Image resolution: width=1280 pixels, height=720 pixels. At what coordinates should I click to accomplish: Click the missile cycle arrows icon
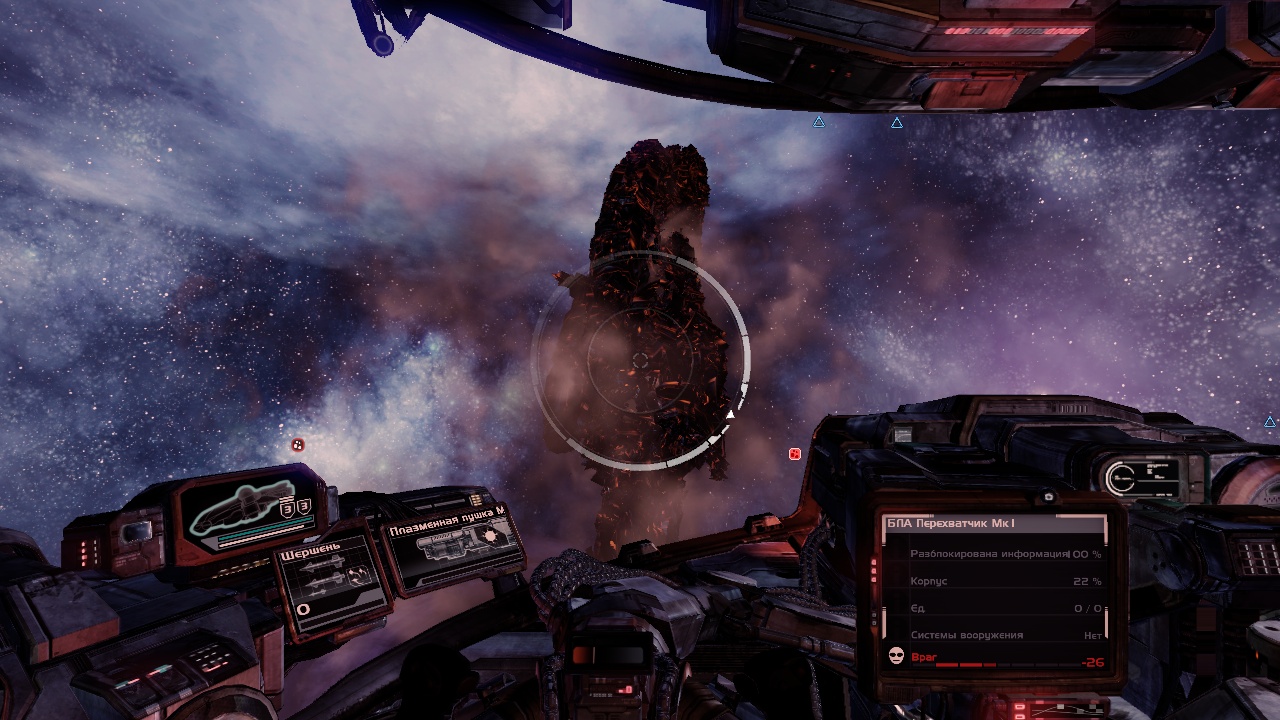[358, 574]
